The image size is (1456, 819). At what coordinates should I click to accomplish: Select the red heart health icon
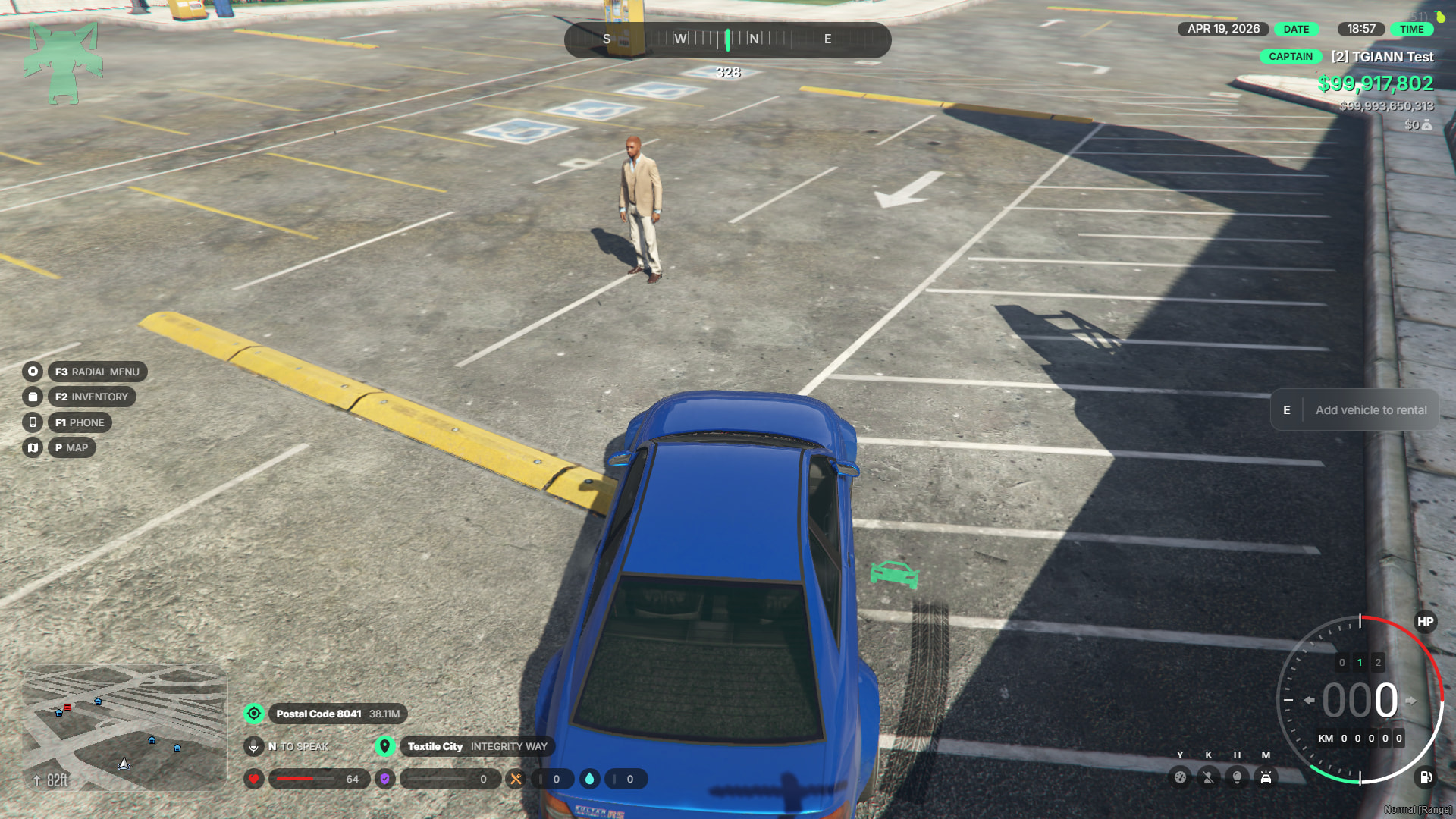click(254, 779)
